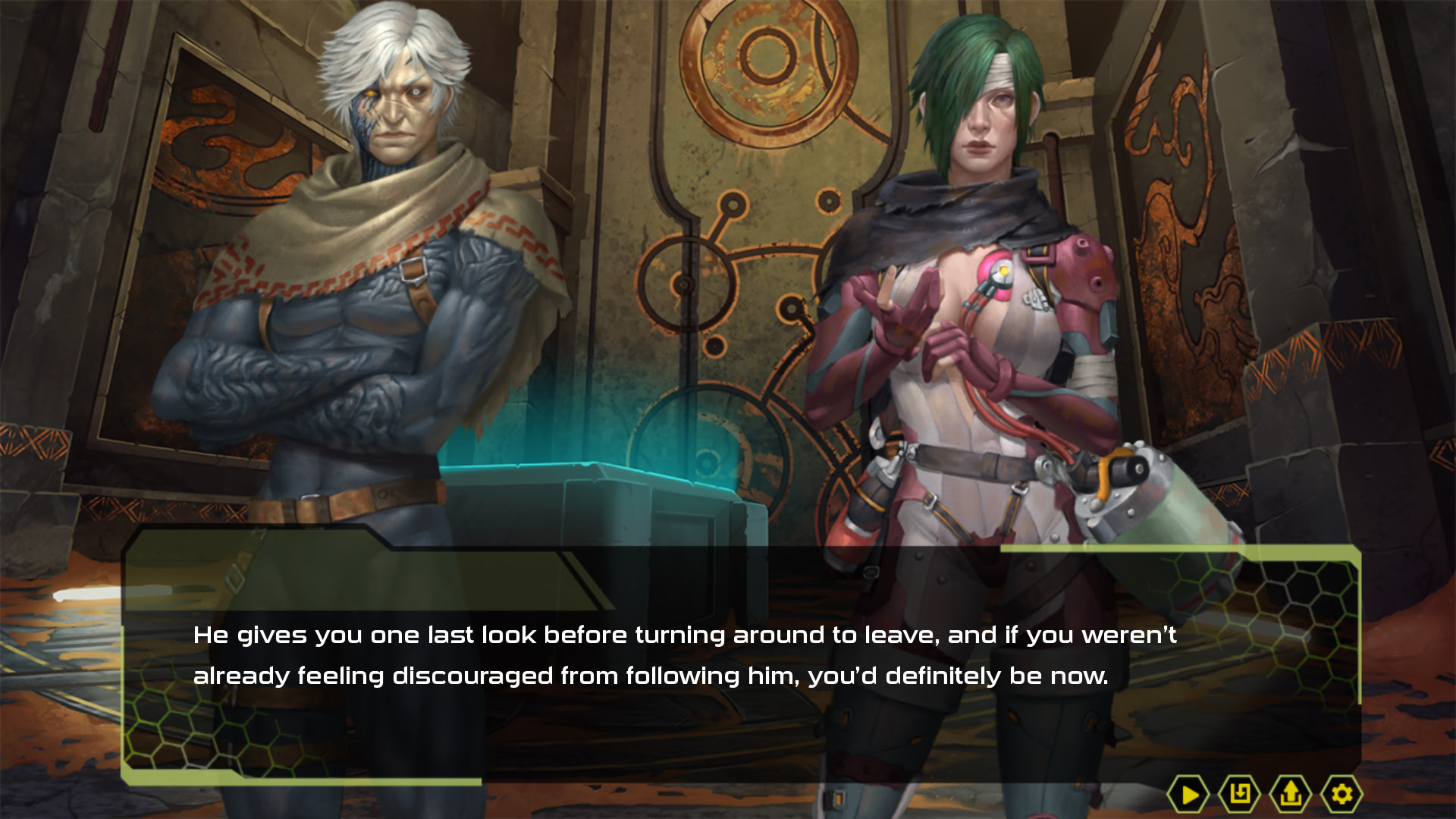
Task: Open the save game icon with down arrow
Action: [x=1239, y=794]
